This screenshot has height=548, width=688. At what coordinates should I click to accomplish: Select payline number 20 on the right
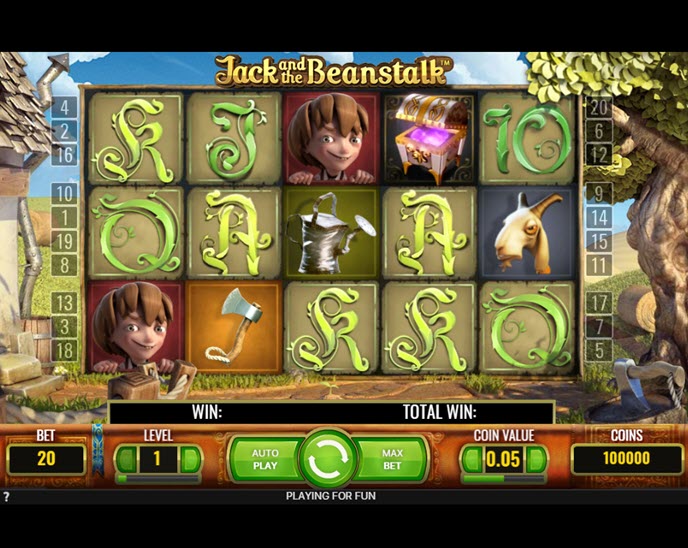coord(599,106)
